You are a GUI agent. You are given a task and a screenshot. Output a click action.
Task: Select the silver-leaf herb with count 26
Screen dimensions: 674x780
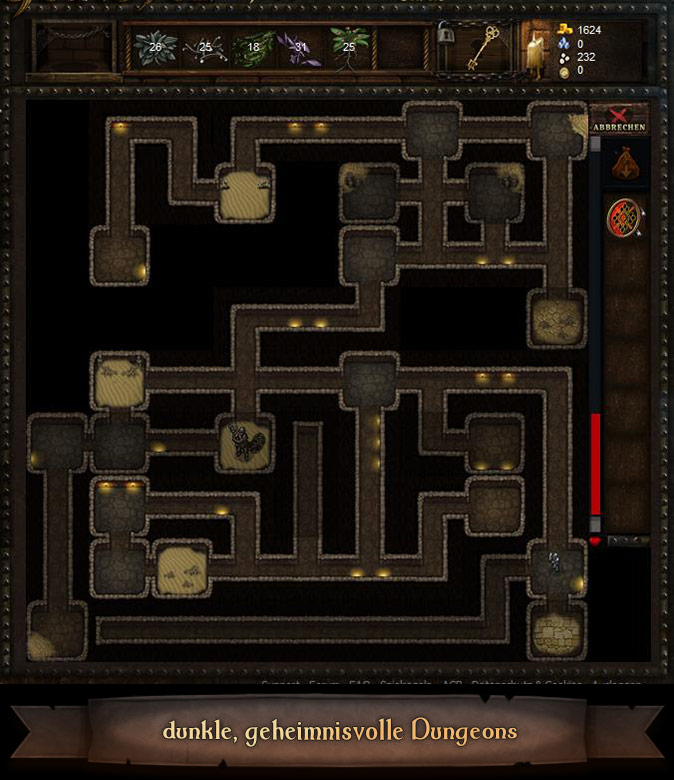155,46
